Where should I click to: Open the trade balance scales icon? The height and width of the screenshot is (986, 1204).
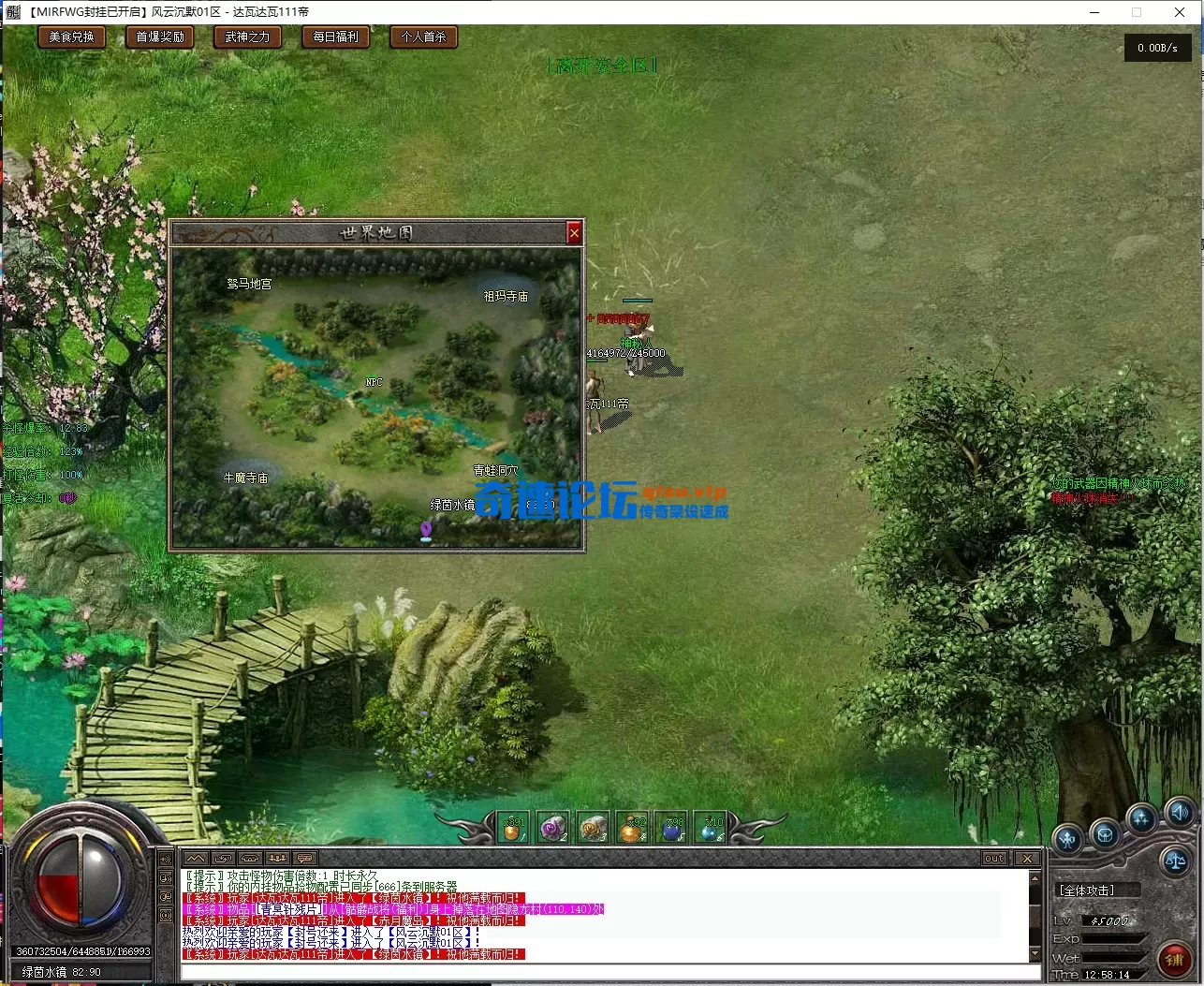1176,861
